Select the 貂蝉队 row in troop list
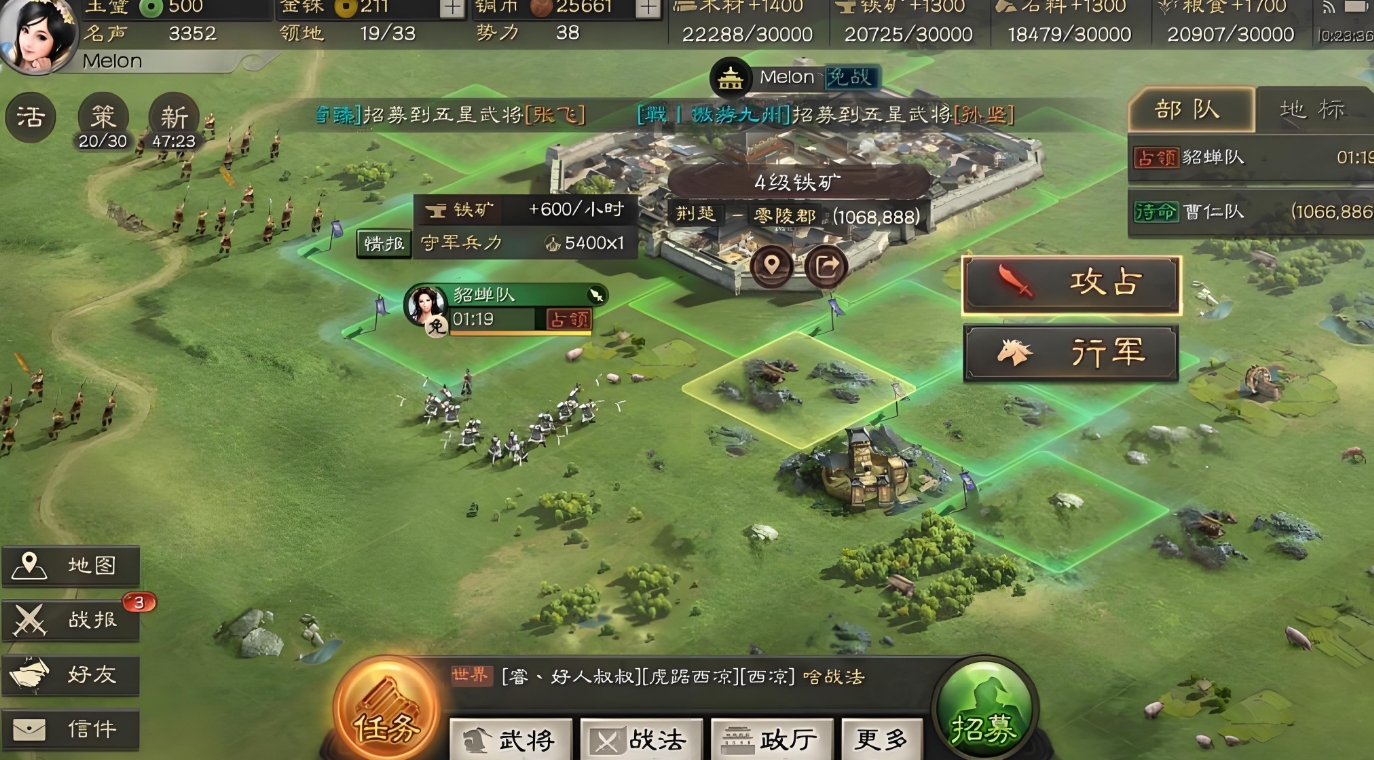Screen dimensions: 1374x760 tap(1251, 158)
